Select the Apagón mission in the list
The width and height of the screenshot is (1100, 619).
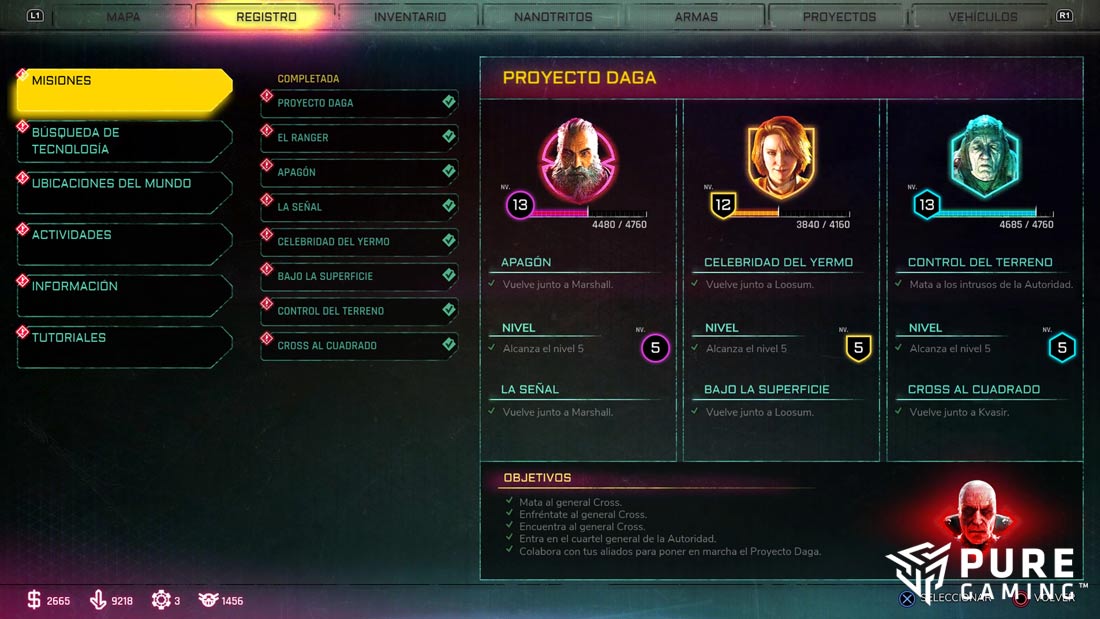point(360,172)
